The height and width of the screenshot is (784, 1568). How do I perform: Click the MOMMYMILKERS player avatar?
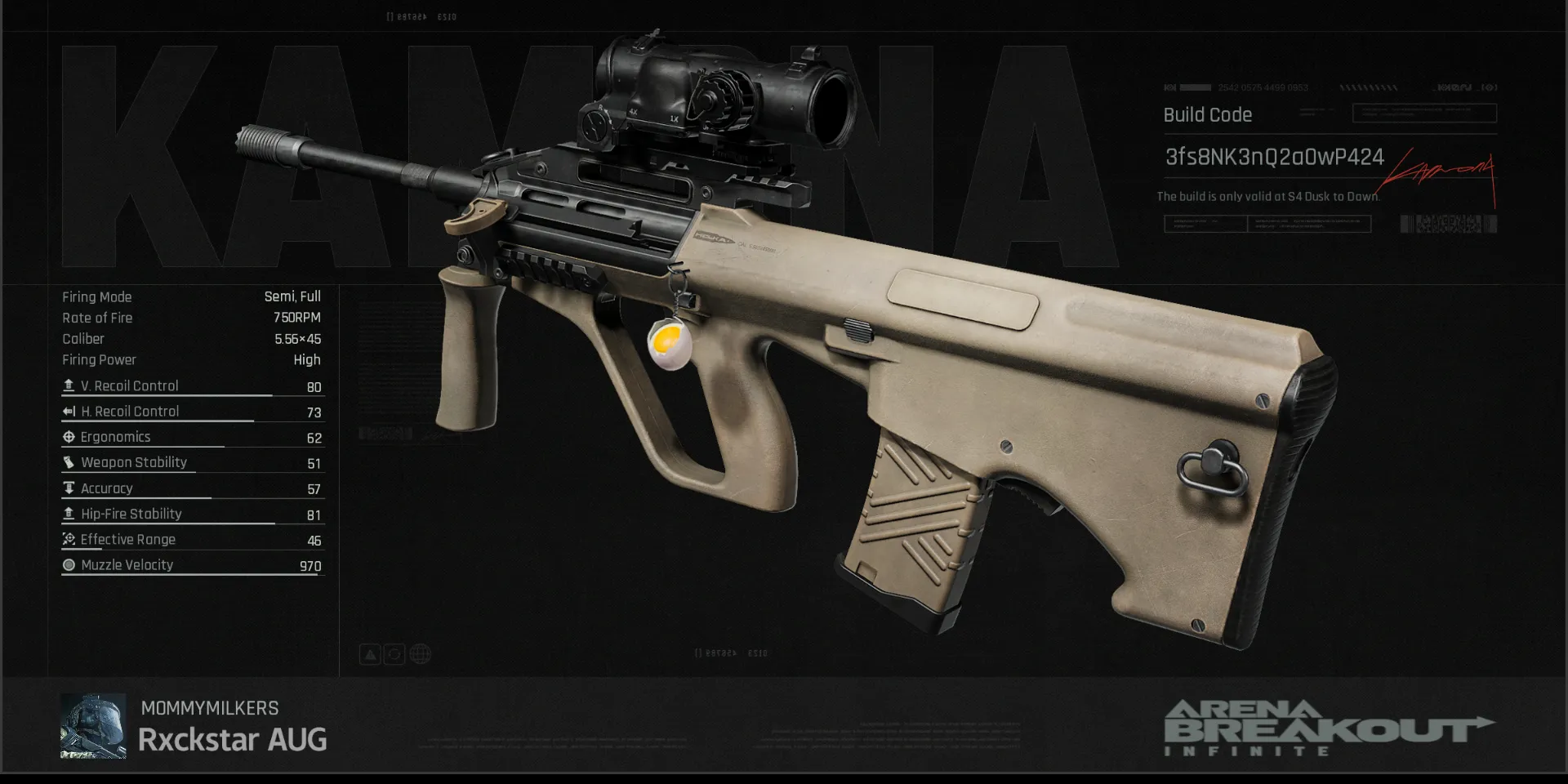[93, 726]
